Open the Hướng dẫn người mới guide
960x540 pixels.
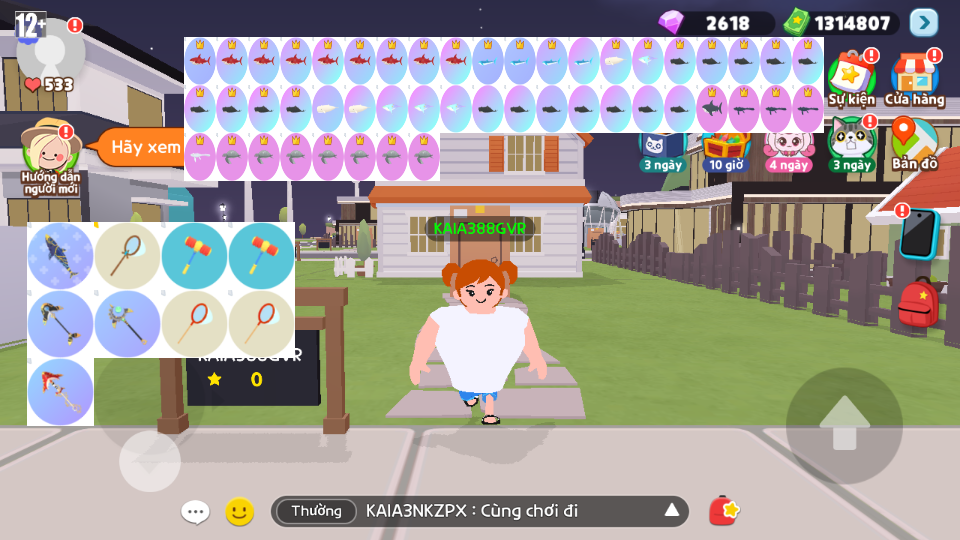coord(50,153)
